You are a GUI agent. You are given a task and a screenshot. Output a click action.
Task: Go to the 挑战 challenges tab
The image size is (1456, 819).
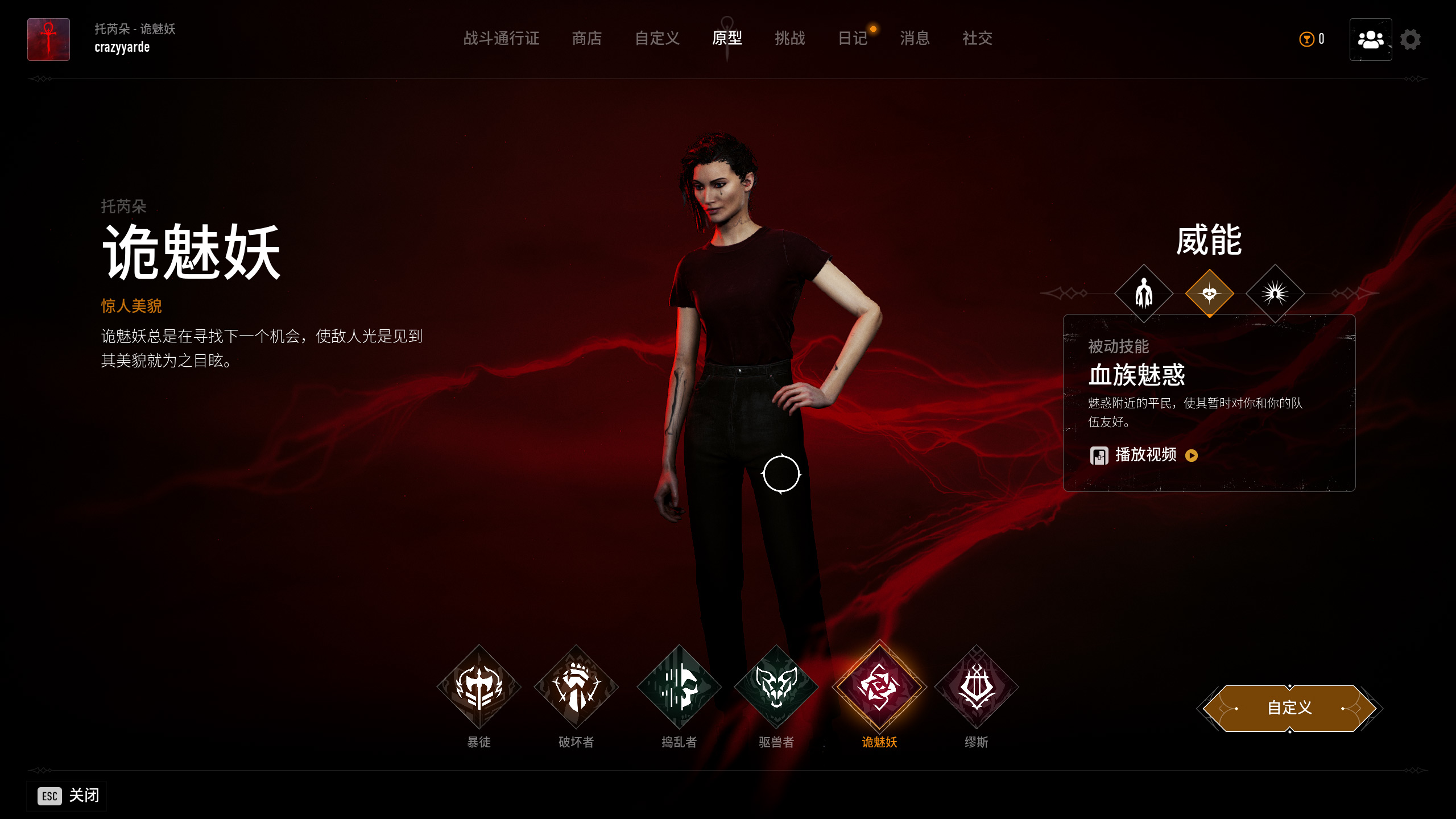pos(789,39)
